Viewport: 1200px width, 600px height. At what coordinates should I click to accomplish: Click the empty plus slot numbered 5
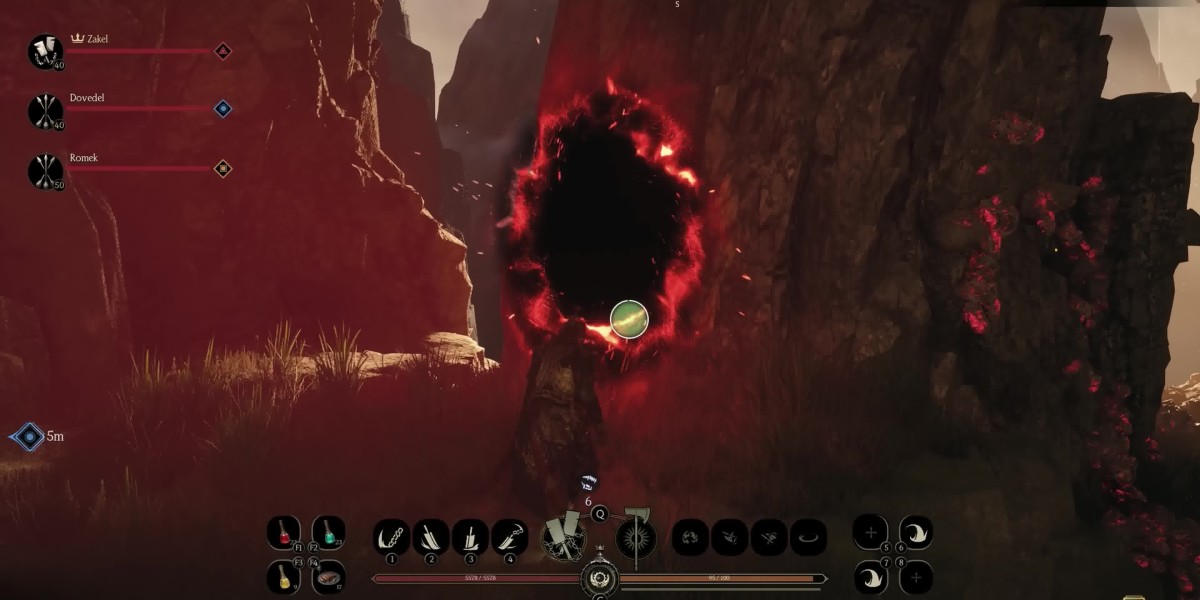[x=870, y=532]
